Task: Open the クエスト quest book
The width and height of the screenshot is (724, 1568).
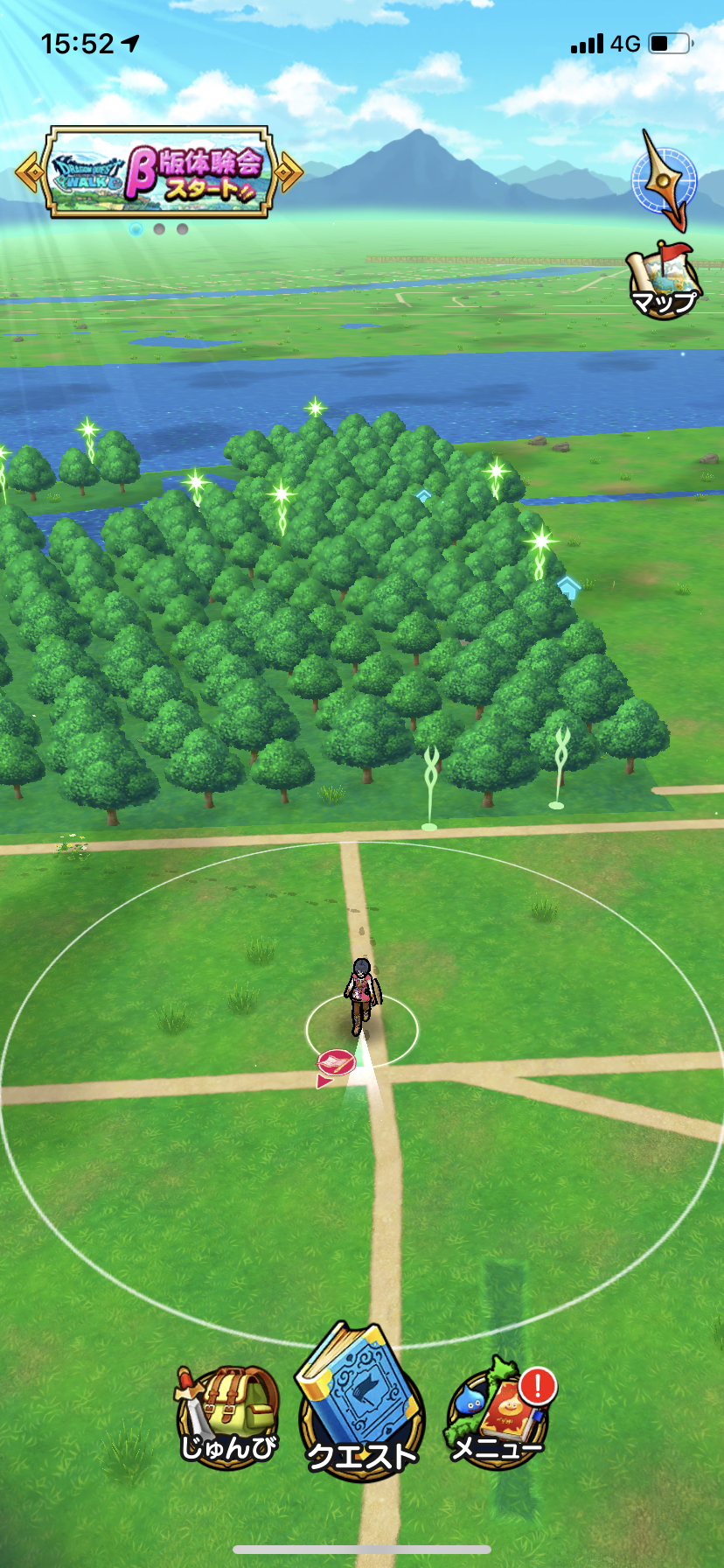Action: click(361, 1405)
